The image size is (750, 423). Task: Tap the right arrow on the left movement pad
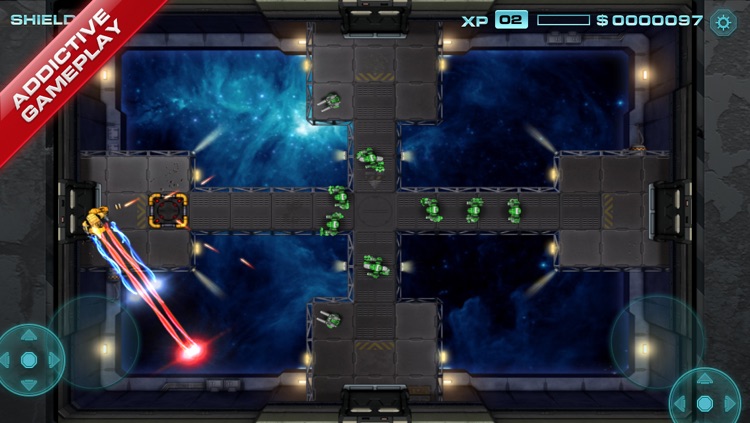tap(53, 359)
